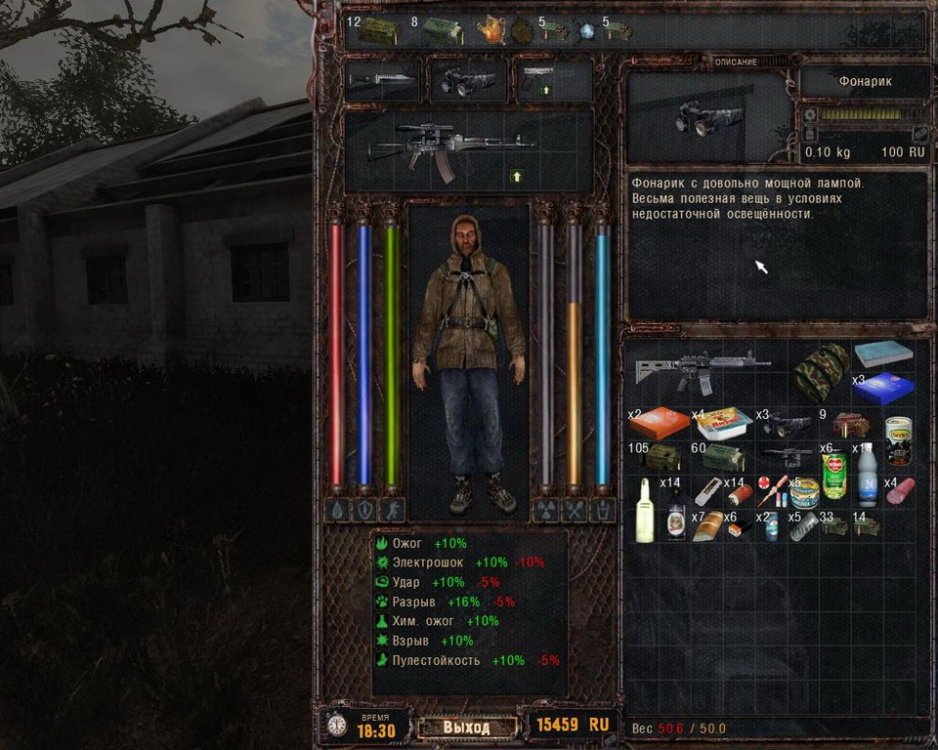
Task: Click the fire artifact on the belt
Action: click(490, 30)
